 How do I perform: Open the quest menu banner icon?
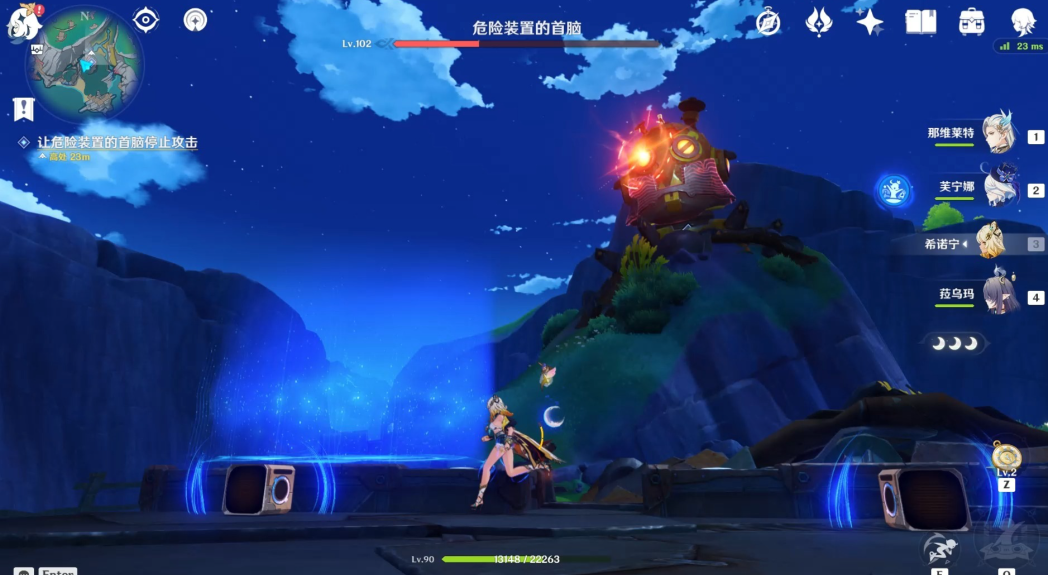click(x=24, y=109)
